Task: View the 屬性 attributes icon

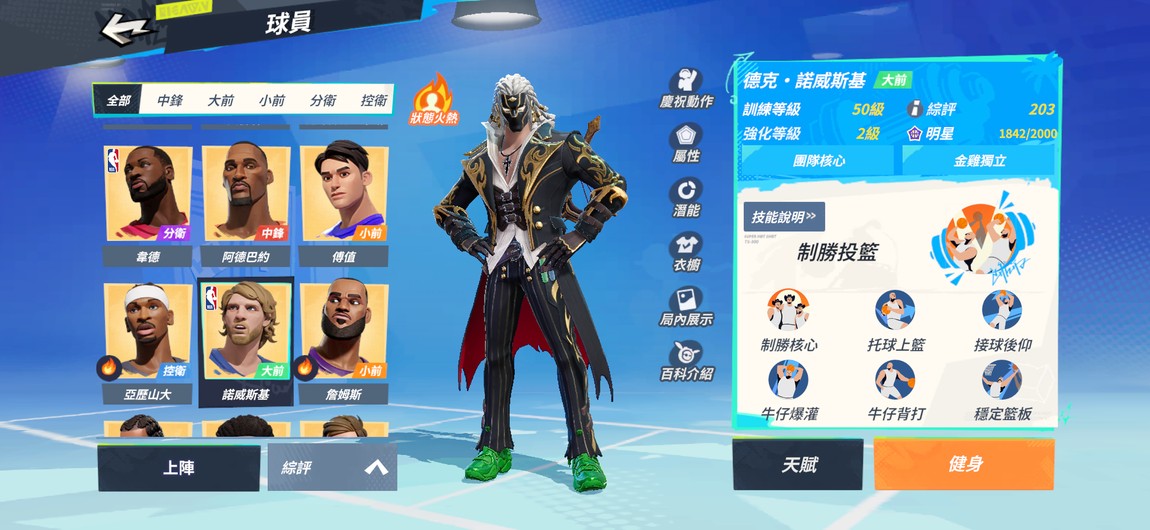Action: point(686,144)
